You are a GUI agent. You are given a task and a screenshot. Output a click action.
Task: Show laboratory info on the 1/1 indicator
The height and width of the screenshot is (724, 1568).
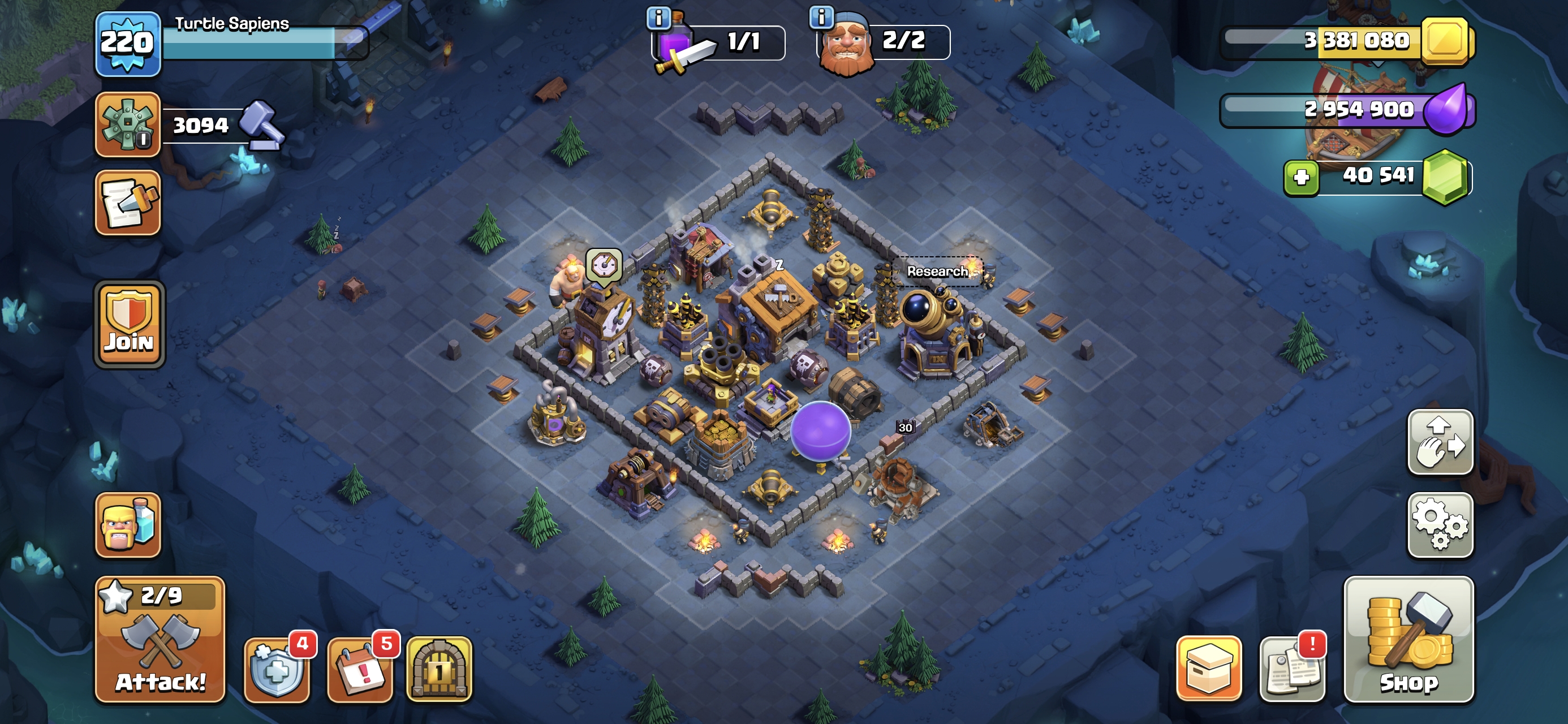(x=658, y=18)
